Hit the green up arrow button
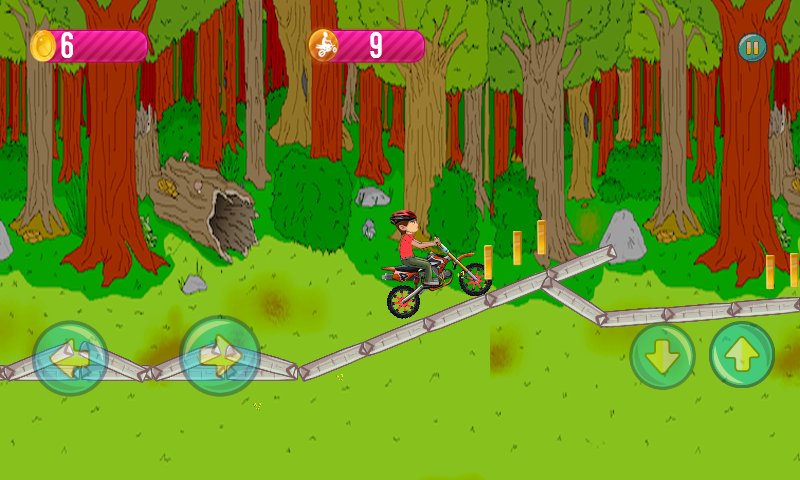The height and width of the screenshot is (480, 800). 742,355
